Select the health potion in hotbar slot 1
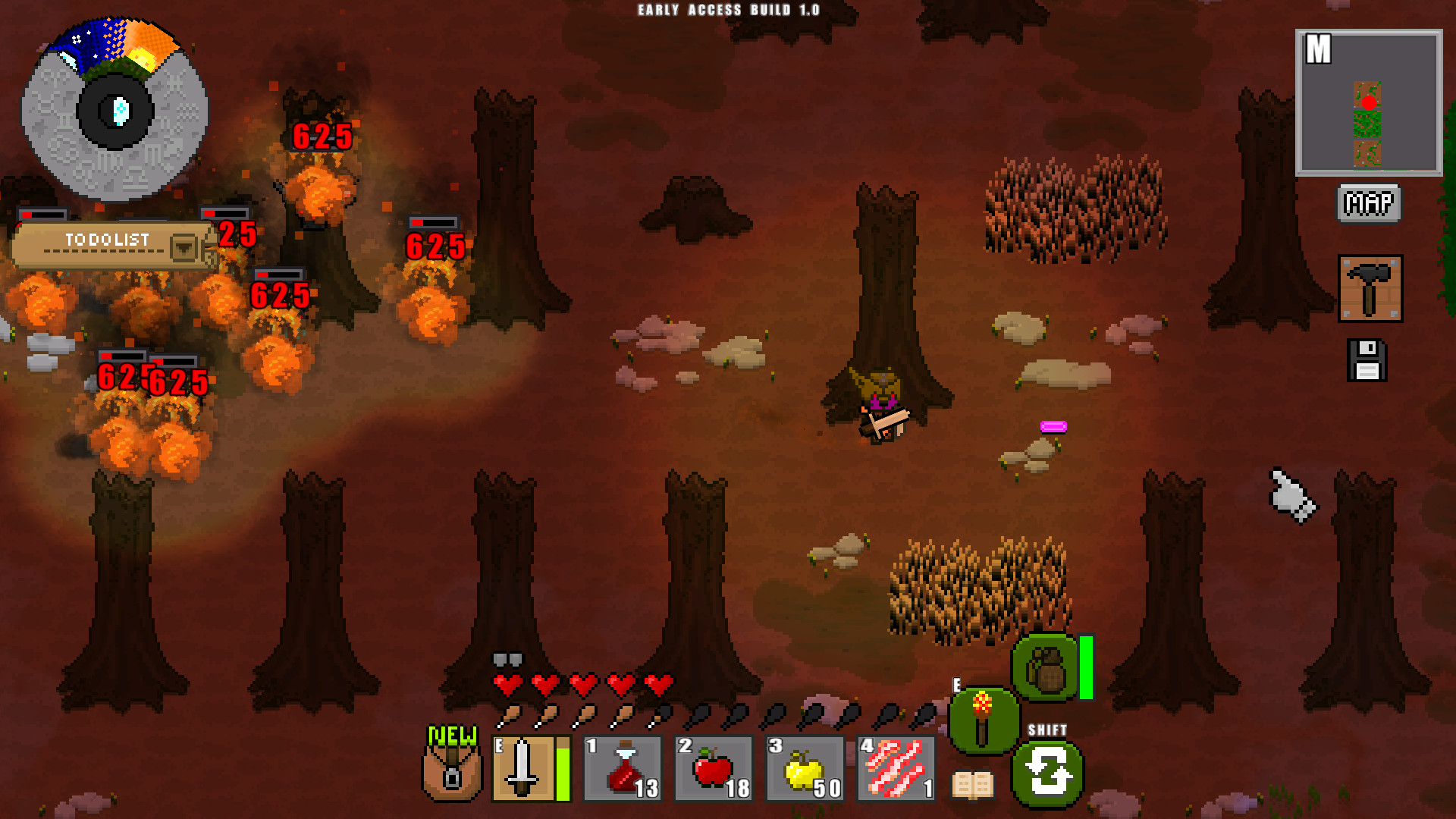Viewport: 1456px width, 819px height. 622,768
